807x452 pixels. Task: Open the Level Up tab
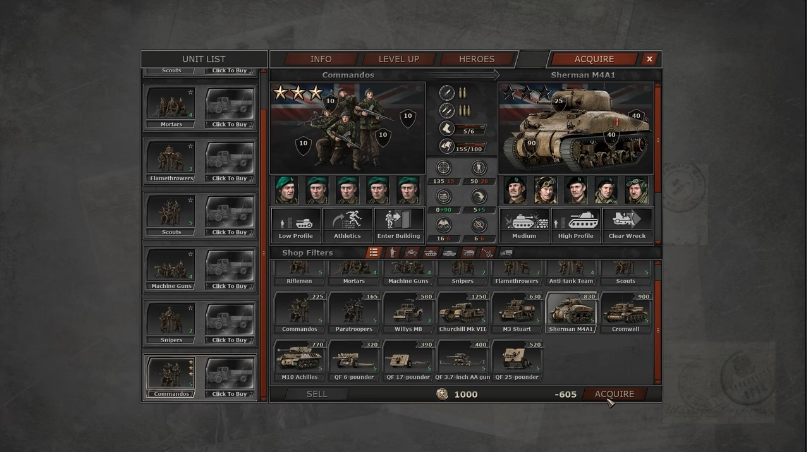coord(398,59)
